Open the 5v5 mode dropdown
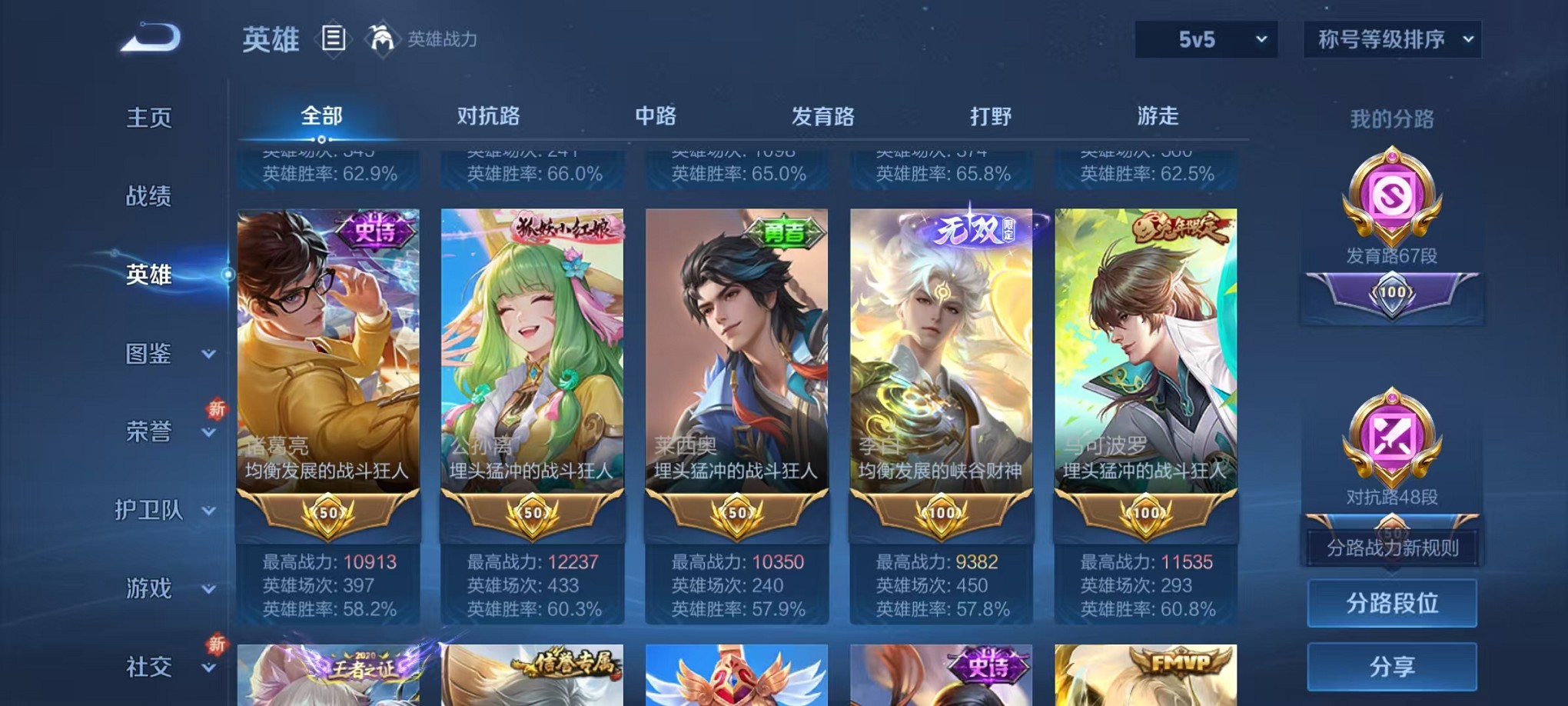Image resolution: width=1568 pixels, height=706 pixels. pos(1207,37)
